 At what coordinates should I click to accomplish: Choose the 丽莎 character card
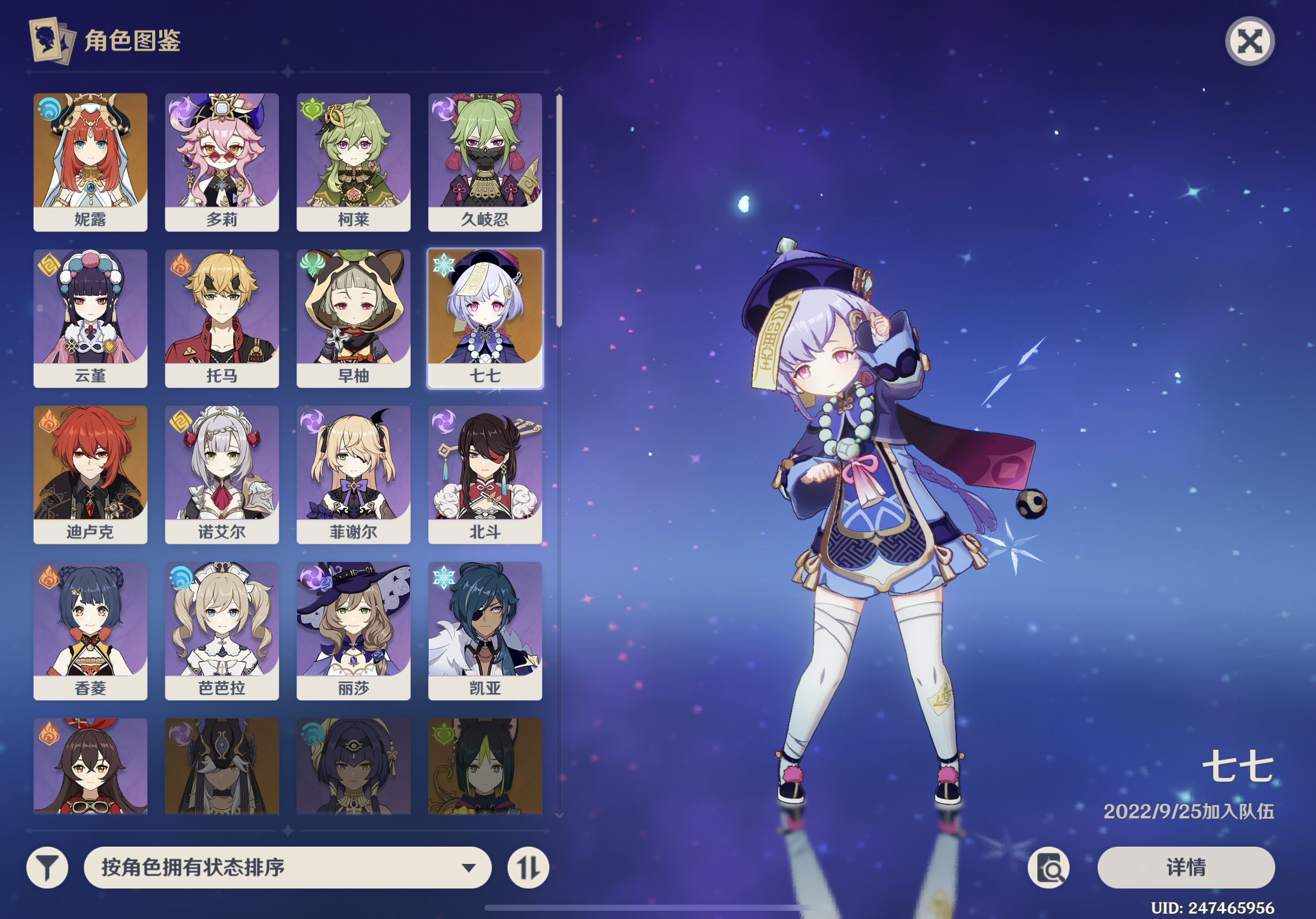coord(353,630)
